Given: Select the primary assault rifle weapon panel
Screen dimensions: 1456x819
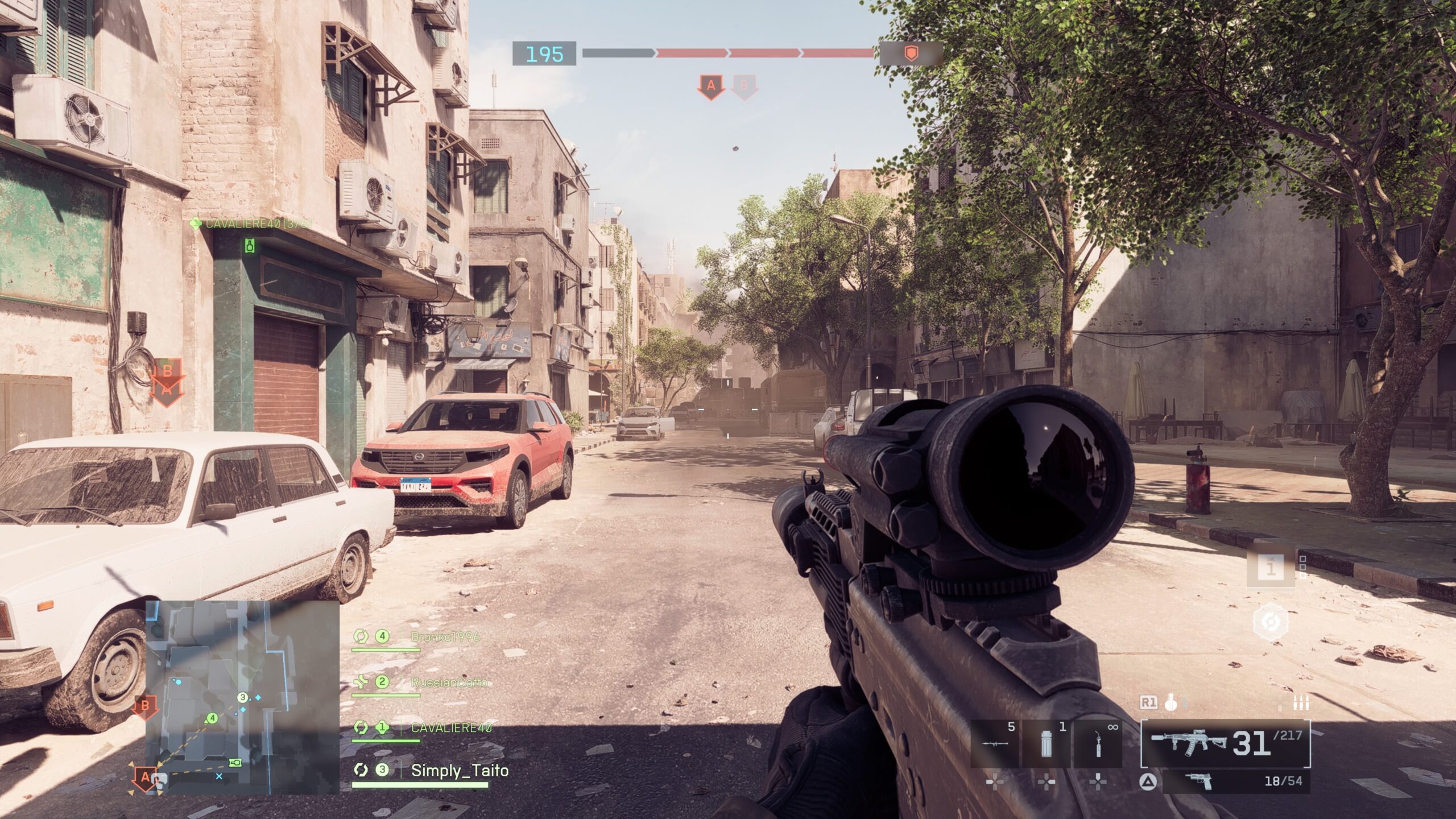Looking at the screenshot, I should tap(1225, 743).
